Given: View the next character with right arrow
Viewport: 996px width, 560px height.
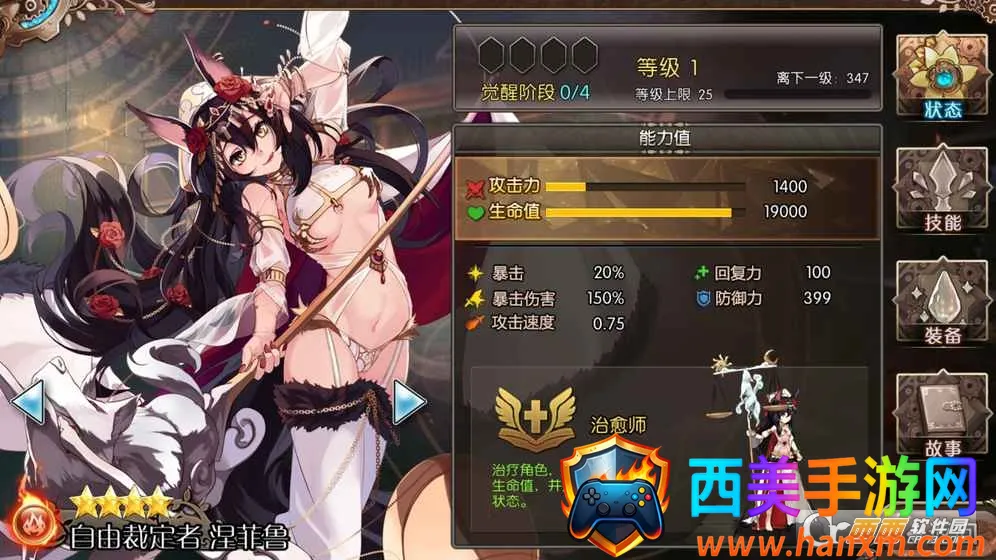Looking at the screenshot, I should (x=410, y=403).
